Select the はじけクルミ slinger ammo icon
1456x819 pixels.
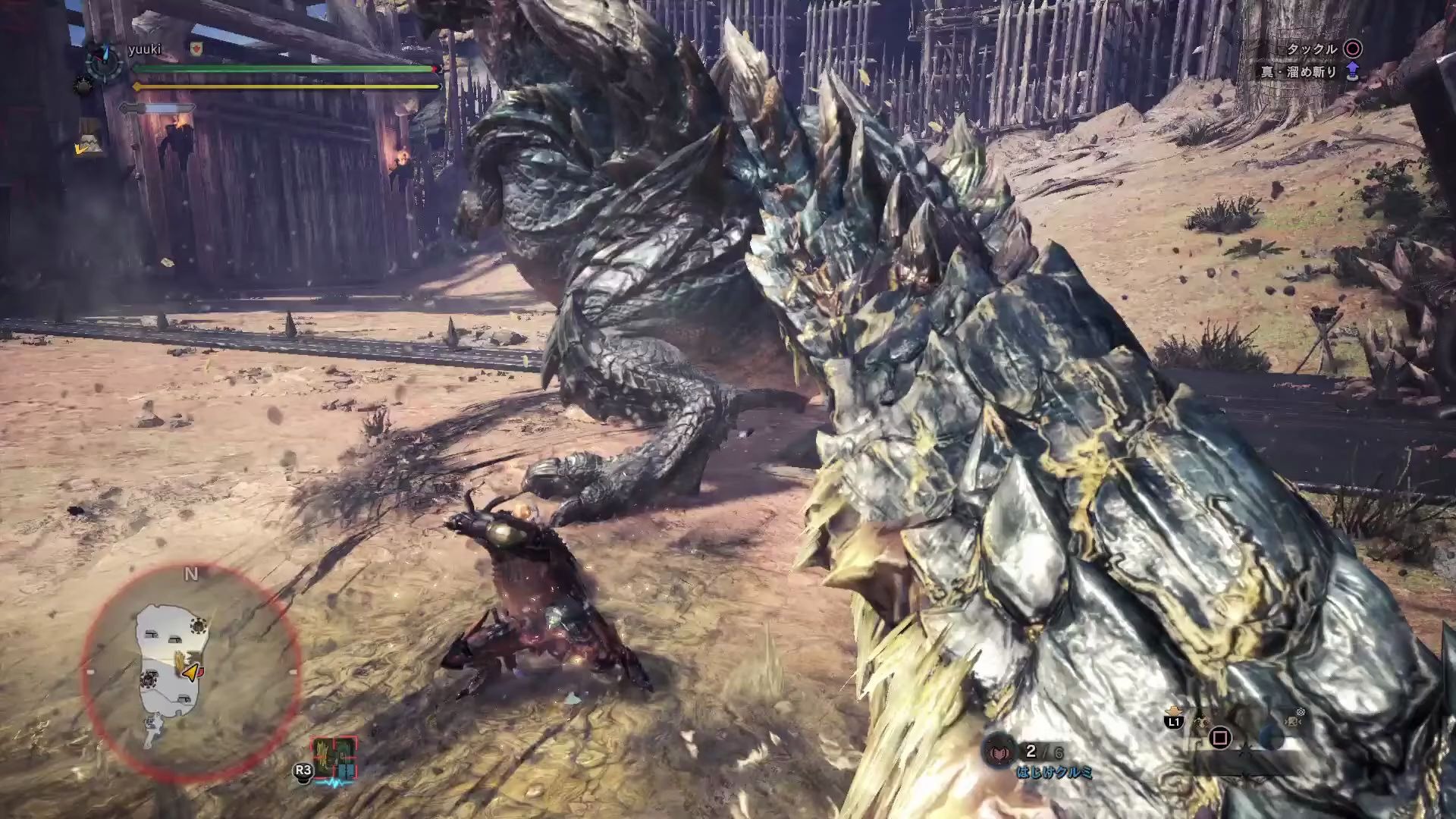(999, 752)
